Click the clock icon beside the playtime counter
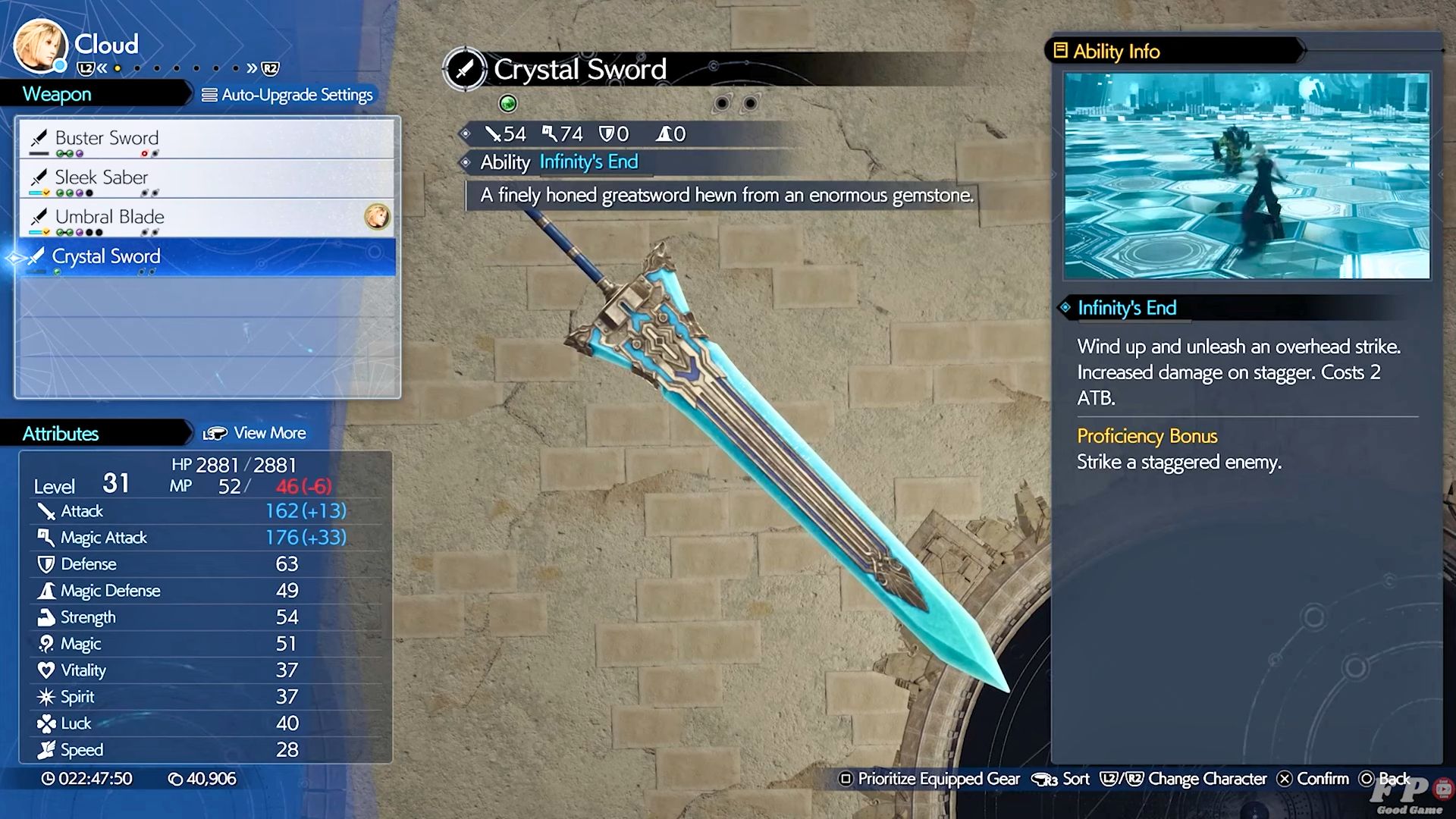Image resolution: width=1456 pixels, height=819 pixels. [x=47, y=779]
